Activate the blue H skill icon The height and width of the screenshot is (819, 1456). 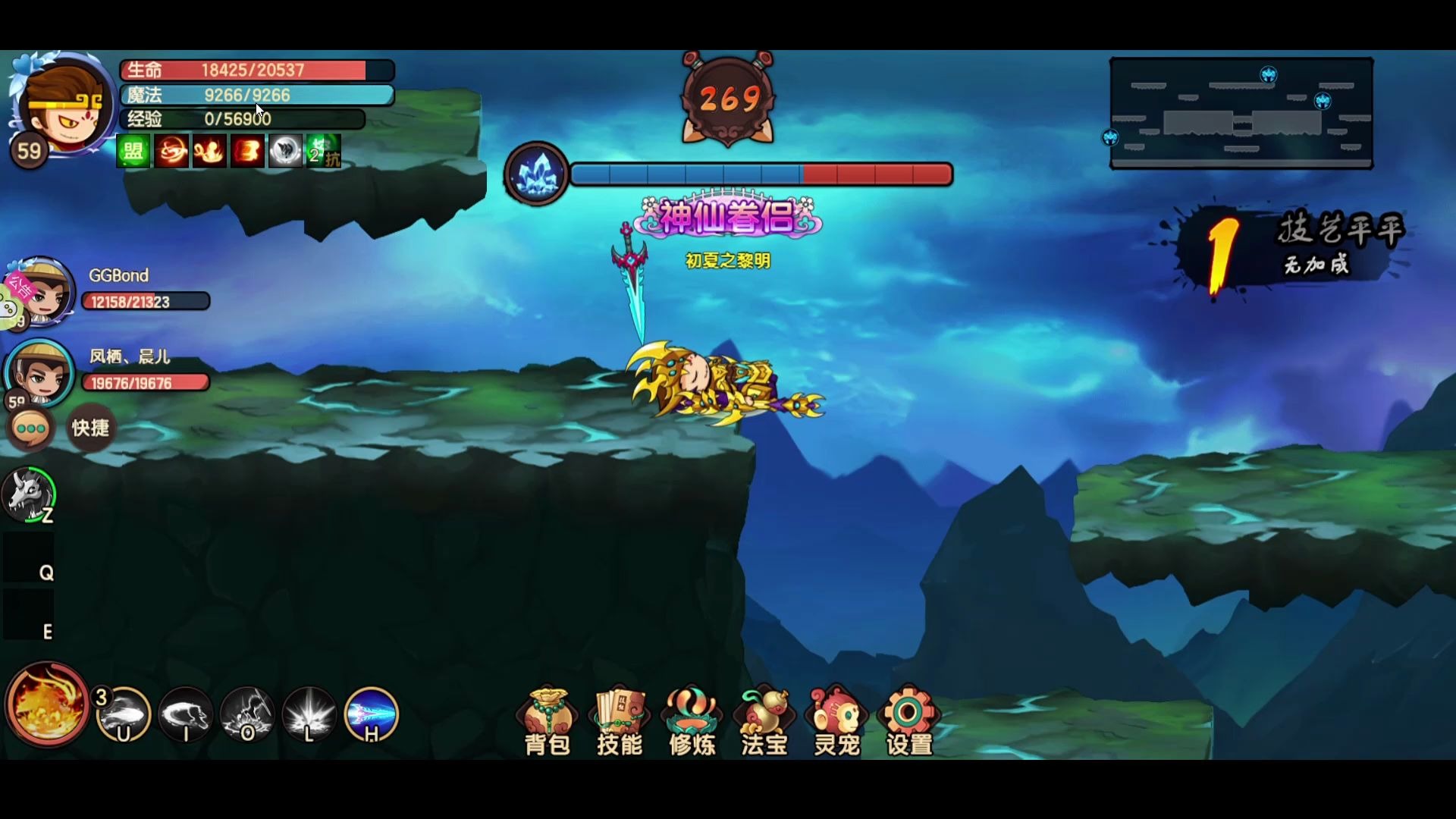[369, 714]
